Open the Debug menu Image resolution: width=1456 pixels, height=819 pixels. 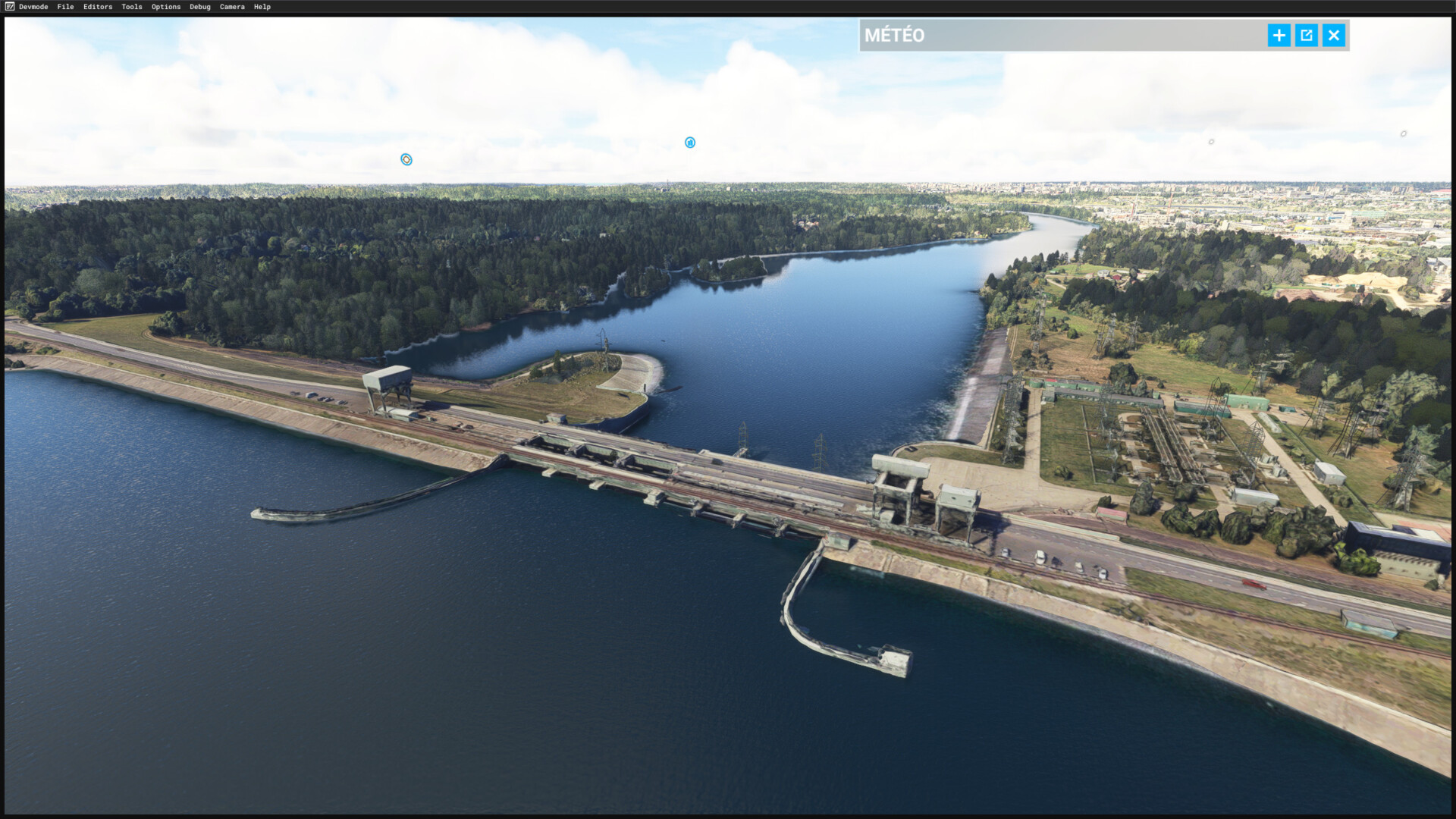click(200, 7)
